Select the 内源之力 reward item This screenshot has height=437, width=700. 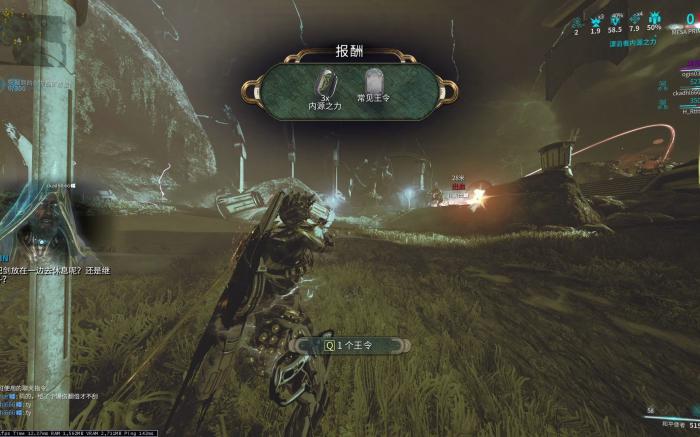tap(325, 85)
